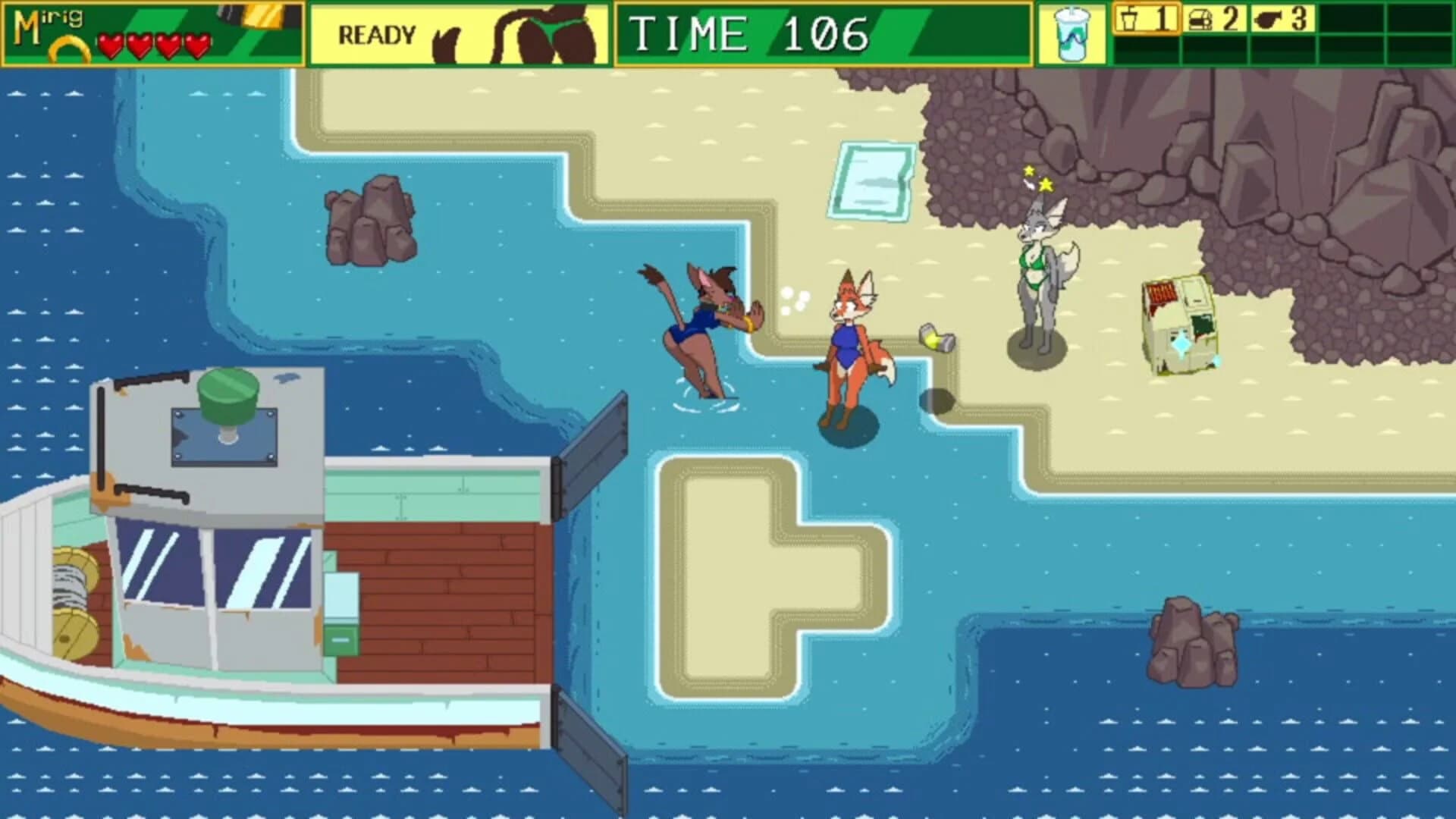Select the drink cup in hotbar slot 1
1456x819 pixels.
pyautogui.click(x=1147, y=19)
